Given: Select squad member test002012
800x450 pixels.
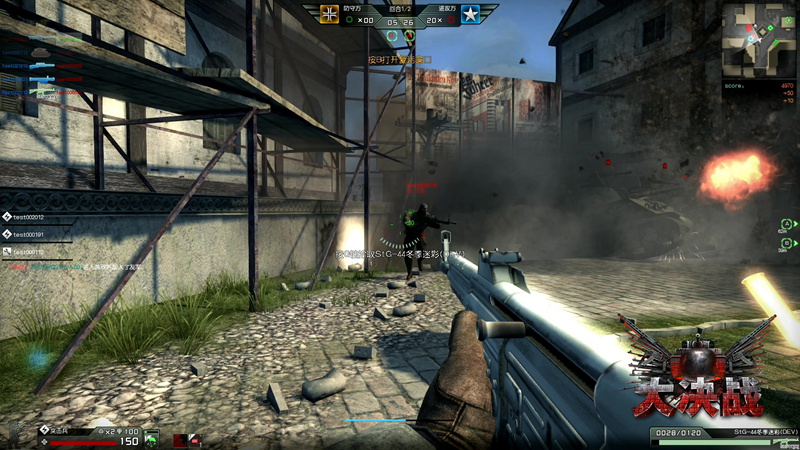Looking at the screenshot, I should (x=28, y=217).
